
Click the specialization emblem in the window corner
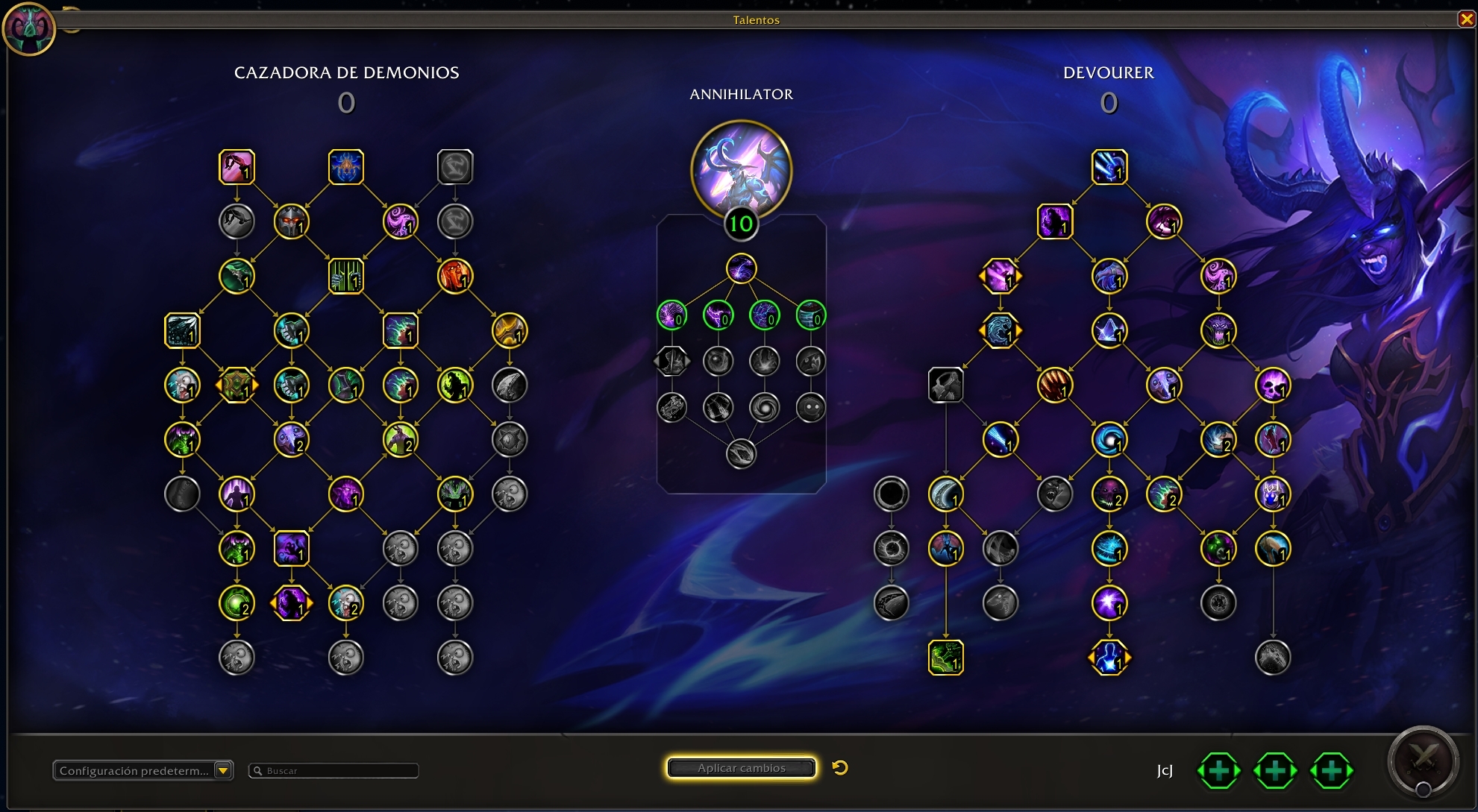tap(29, 29)
